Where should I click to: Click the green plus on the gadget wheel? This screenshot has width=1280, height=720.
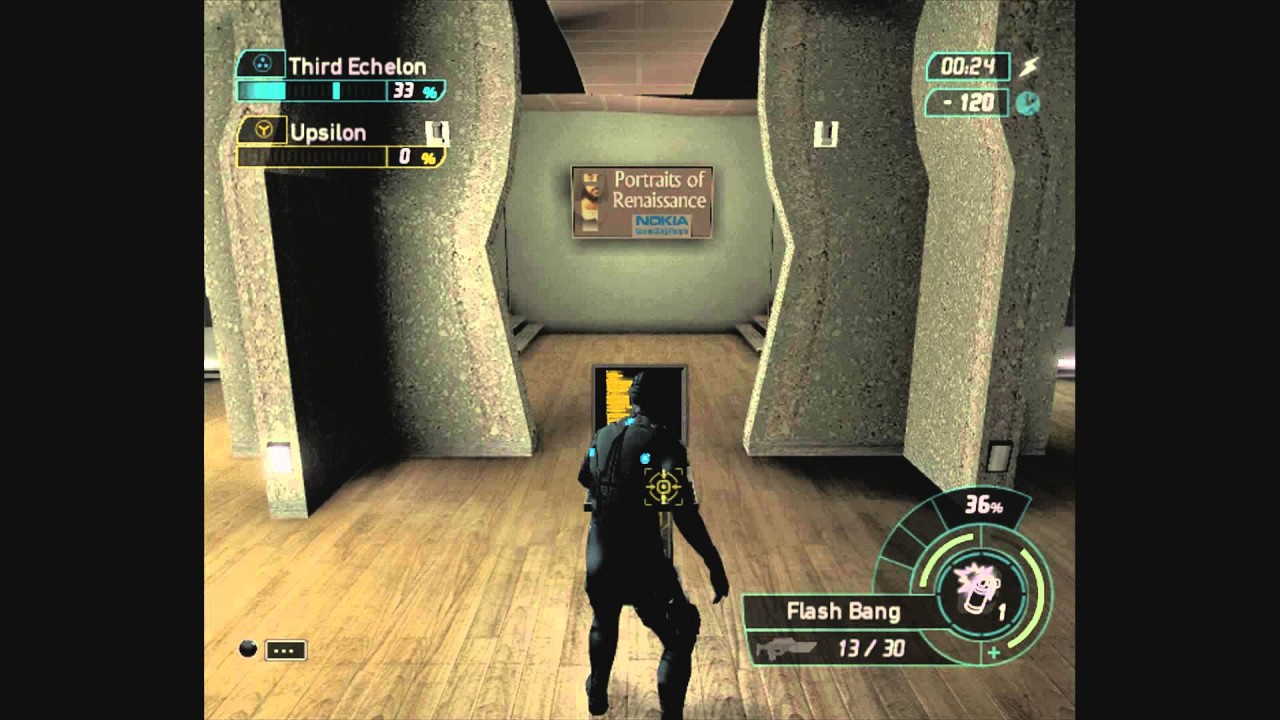pyautogui.click(x=994, y=654)
